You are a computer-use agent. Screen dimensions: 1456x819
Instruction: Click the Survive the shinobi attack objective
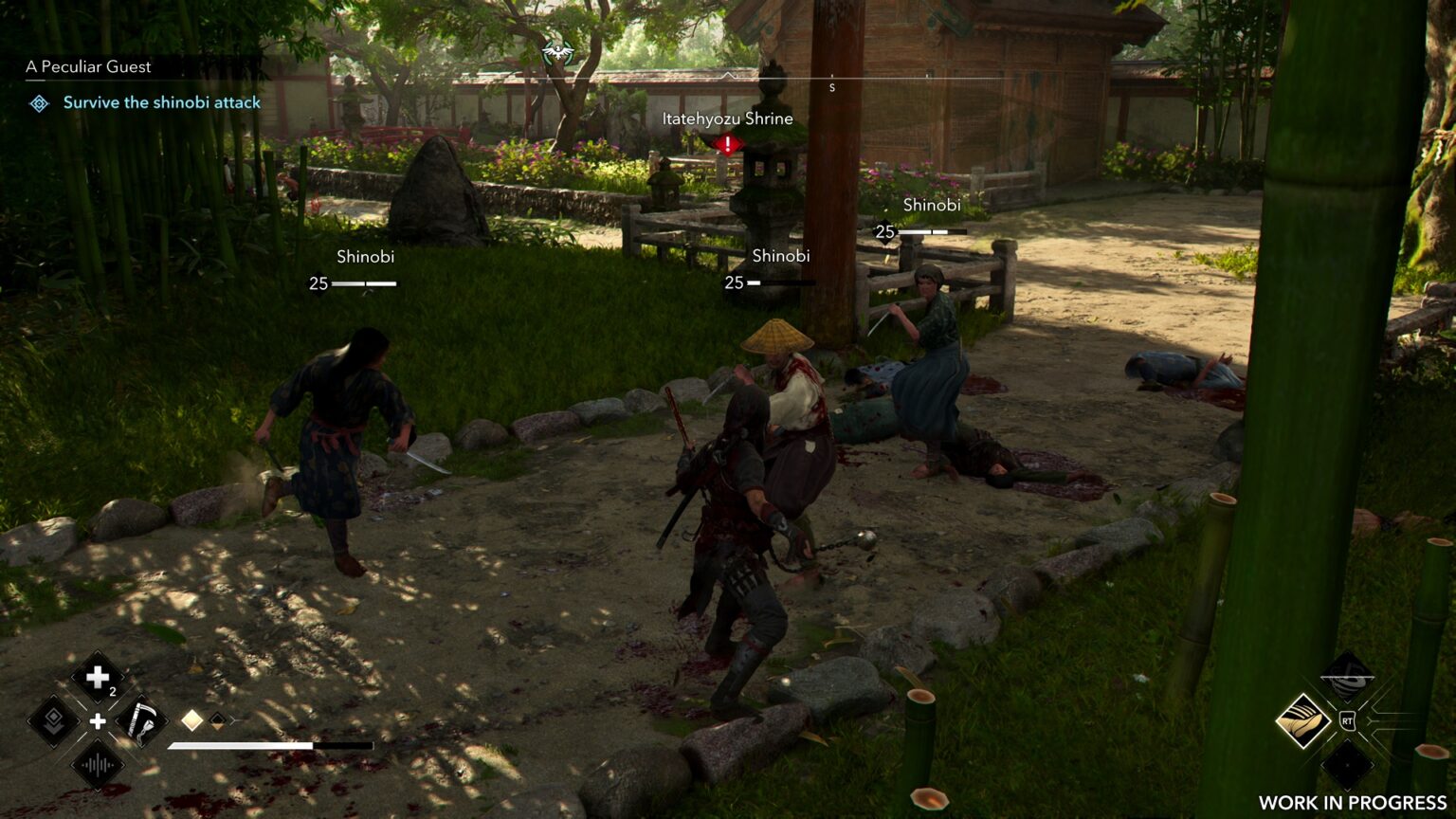tap(161, 102)
